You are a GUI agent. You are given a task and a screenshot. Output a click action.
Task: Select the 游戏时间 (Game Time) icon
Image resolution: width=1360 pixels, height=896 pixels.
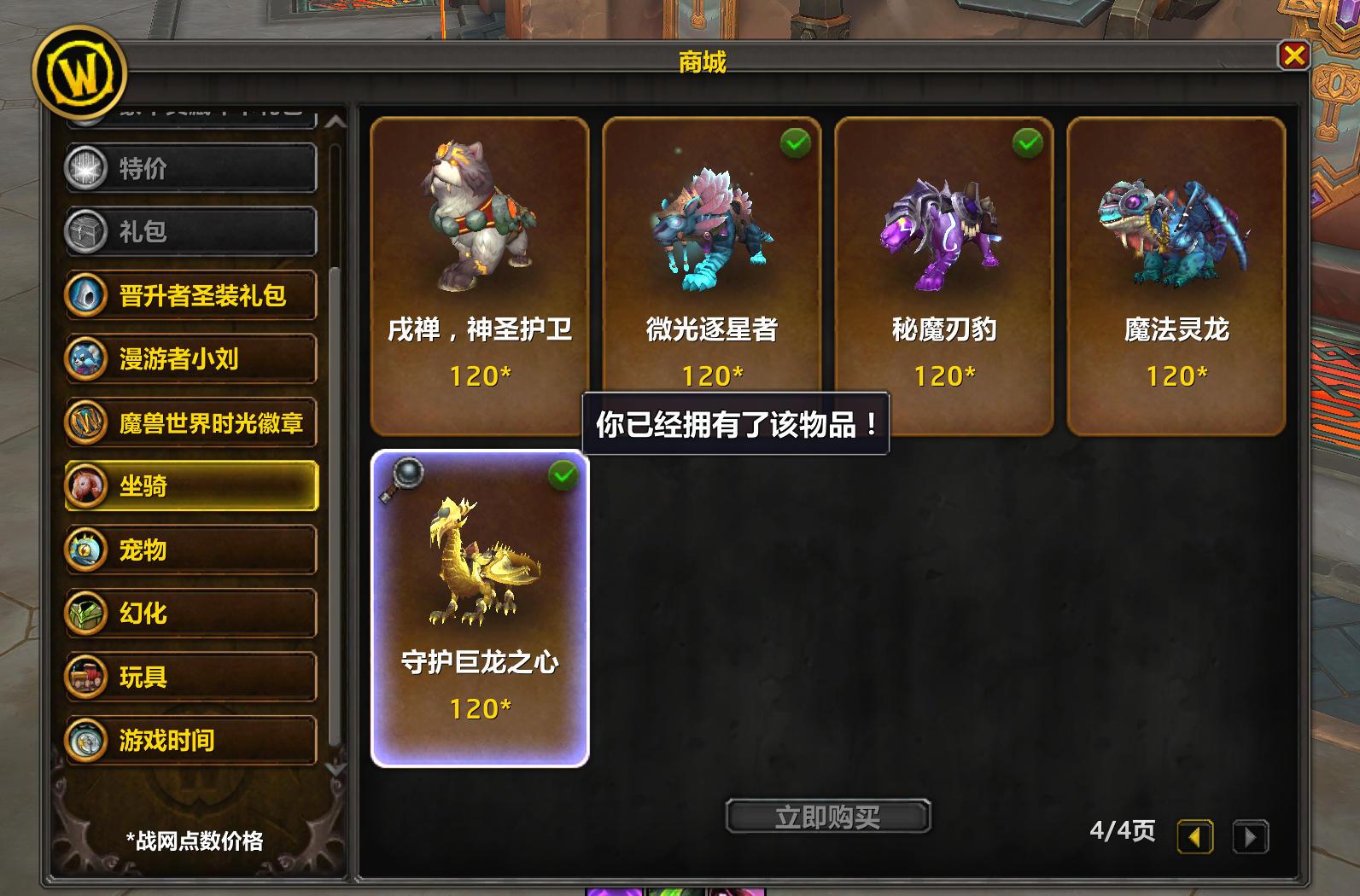[x=85, y=740]
